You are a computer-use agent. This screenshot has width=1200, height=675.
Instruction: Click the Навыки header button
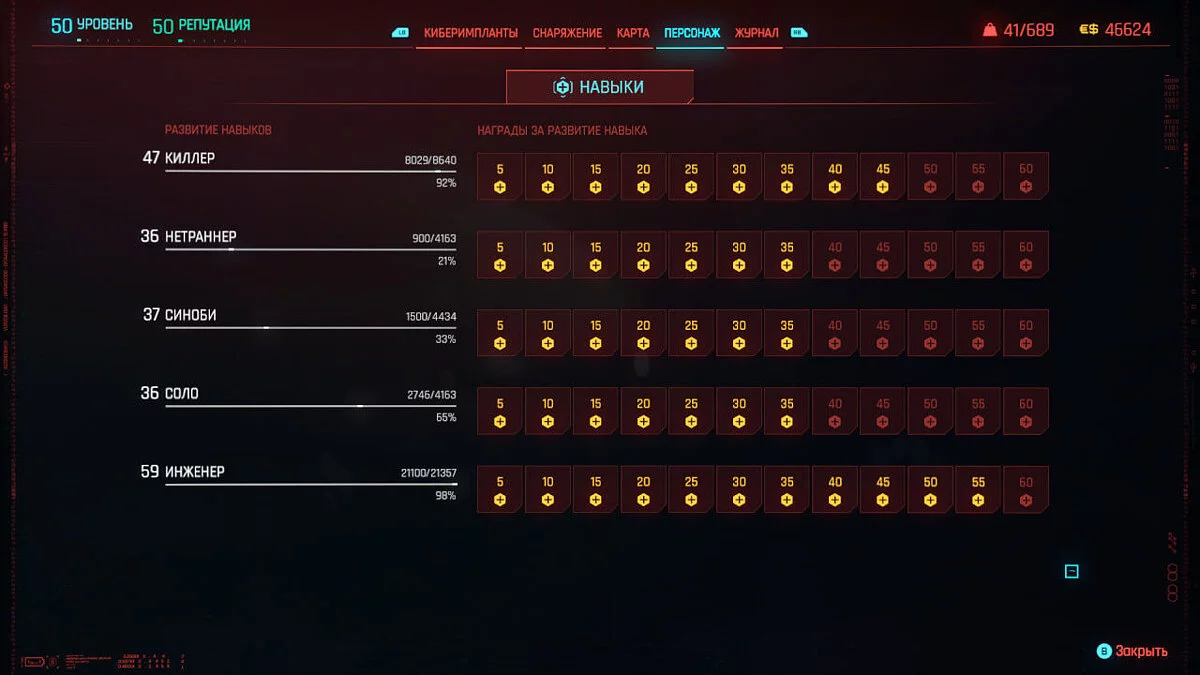[599, 87]
